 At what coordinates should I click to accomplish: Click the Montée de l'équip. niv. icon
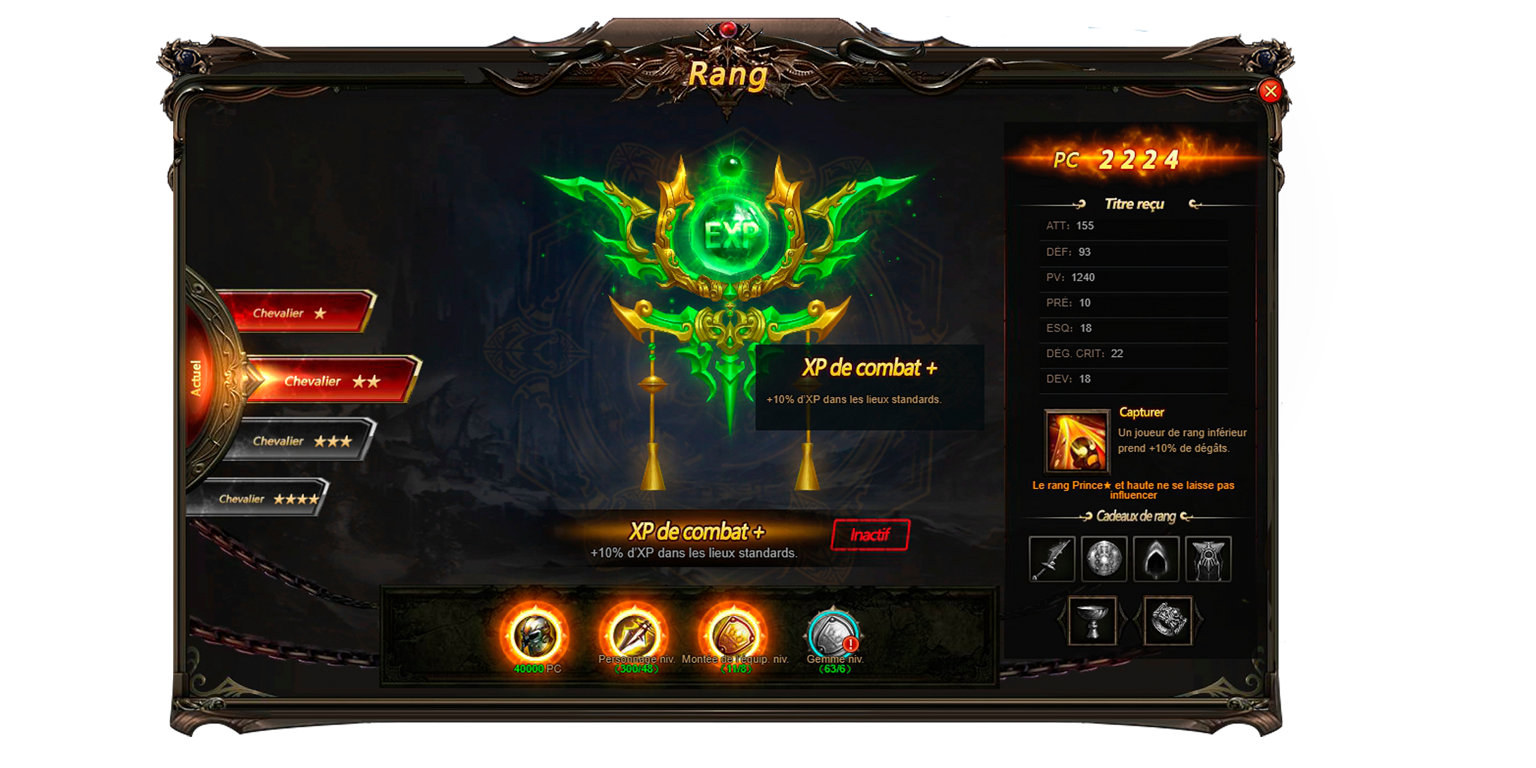tap(733, 632)
